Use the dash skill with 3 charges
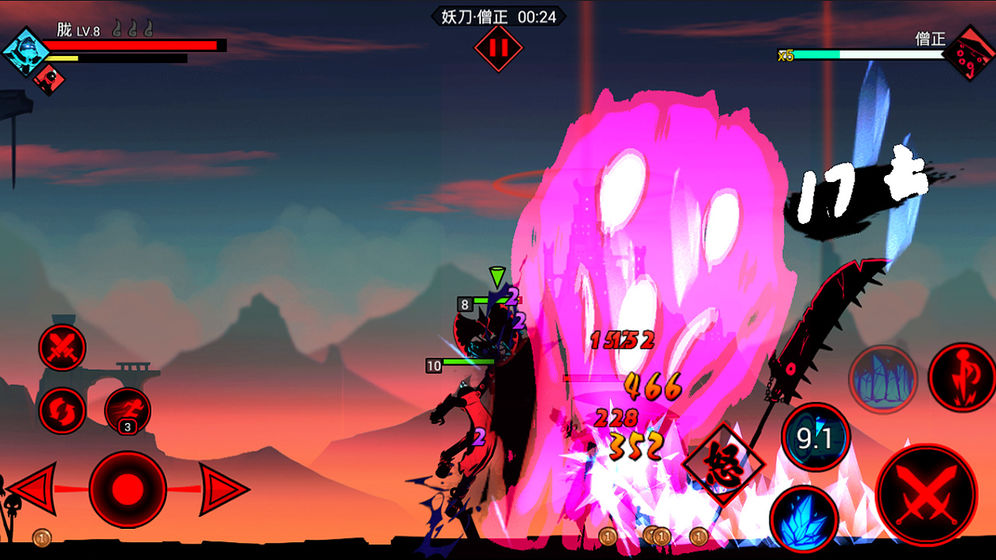This screenshot has height=560, width=996. point(128,410)
